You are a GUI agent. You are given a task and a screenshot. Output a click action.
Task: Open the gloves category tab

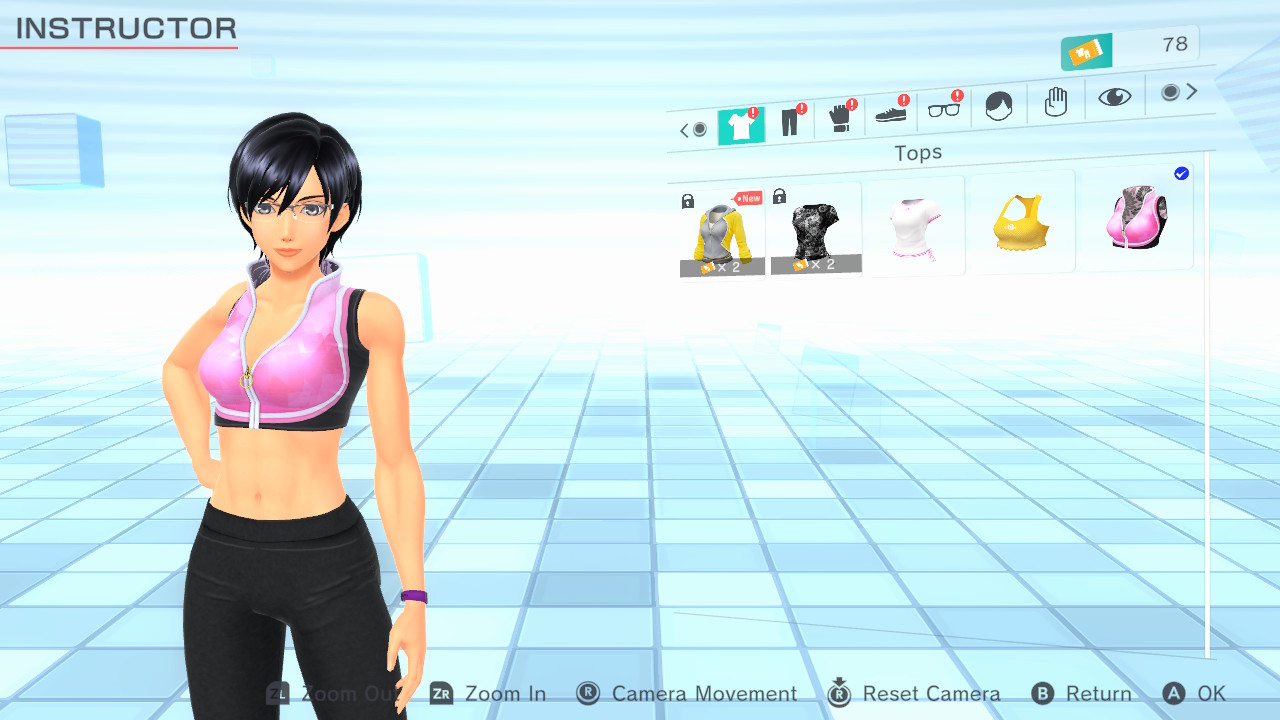pyautogui.click(x=841, y=118)
